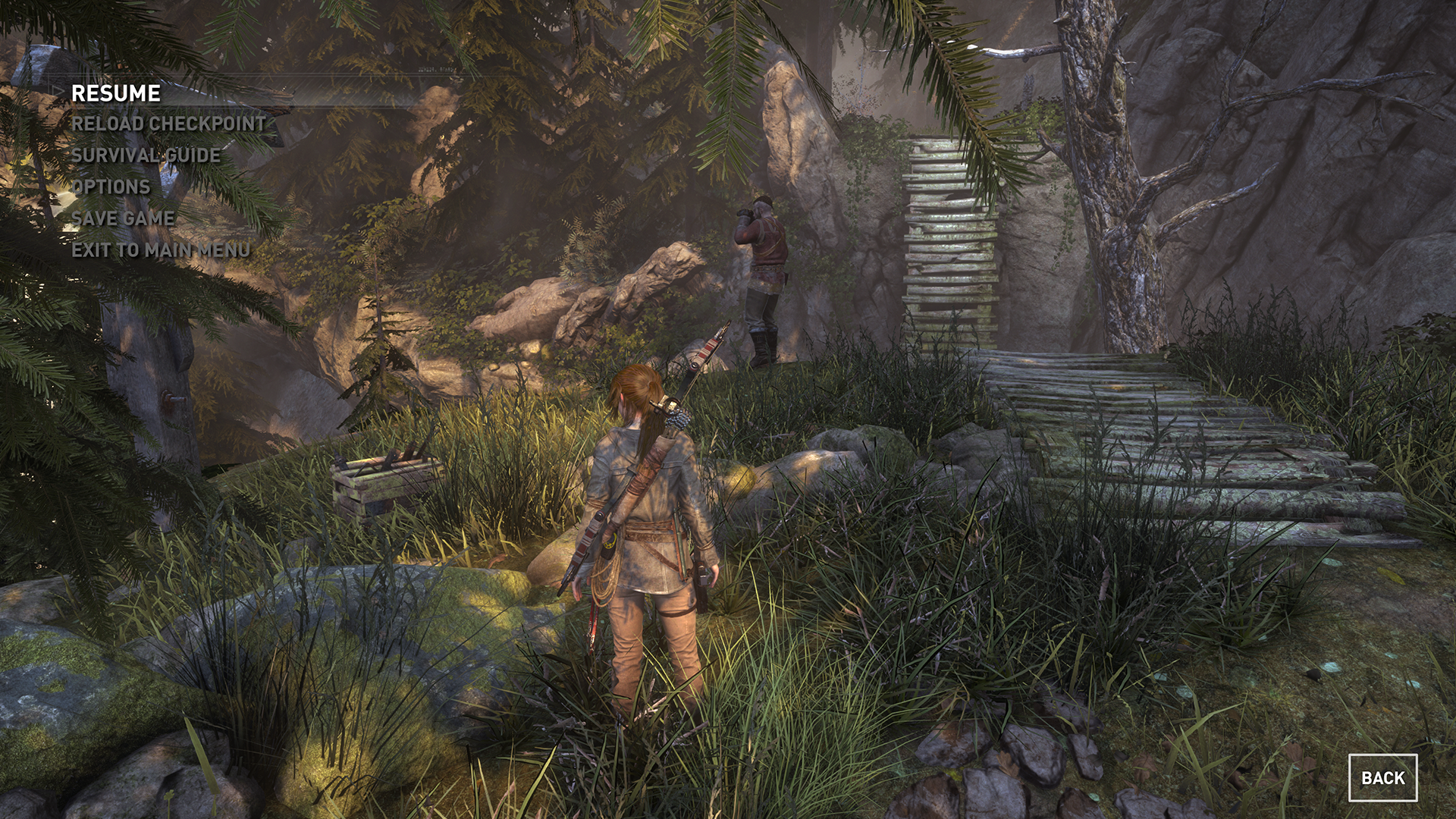Open the Options menu
Image resolution: width=1456 pixels, height=819 pixels.
point(111,187)
